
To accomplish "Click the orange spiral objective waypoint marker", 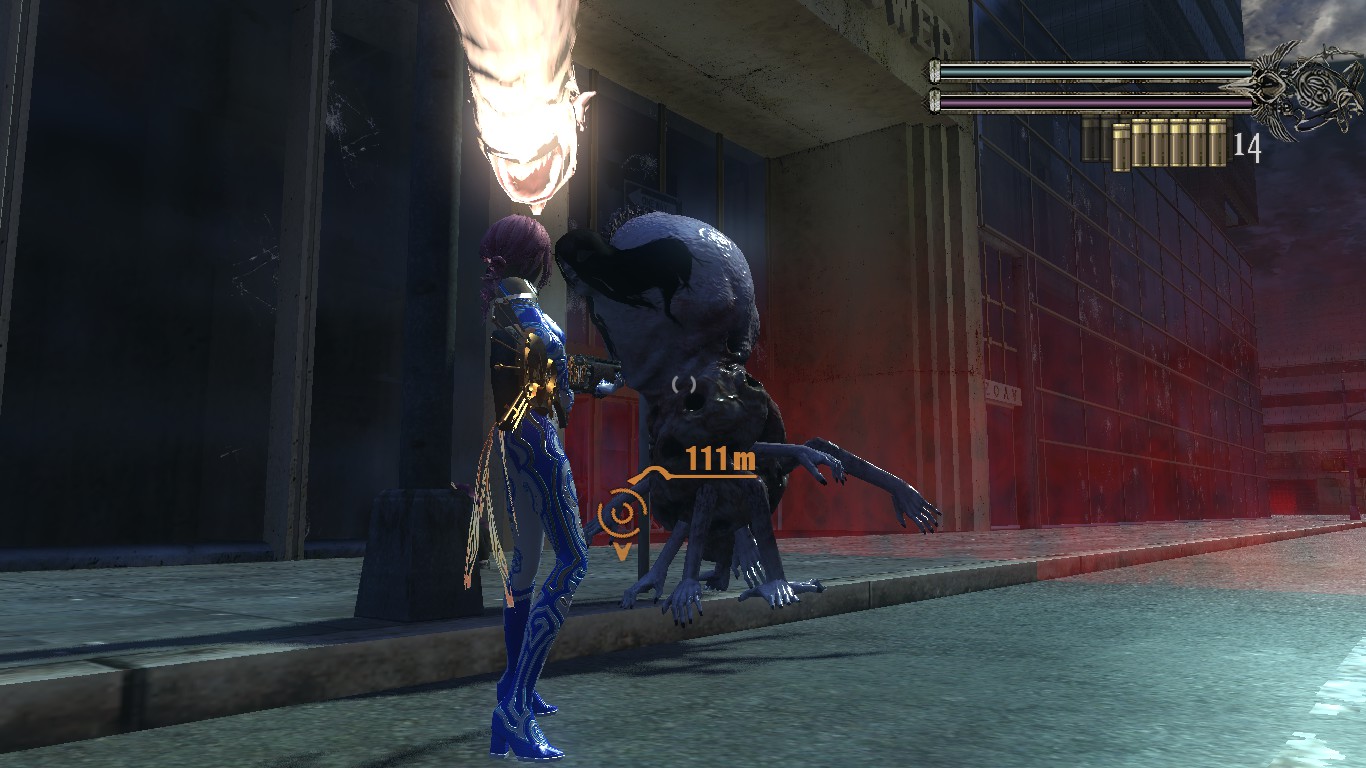I will click(x=622, y=515).
